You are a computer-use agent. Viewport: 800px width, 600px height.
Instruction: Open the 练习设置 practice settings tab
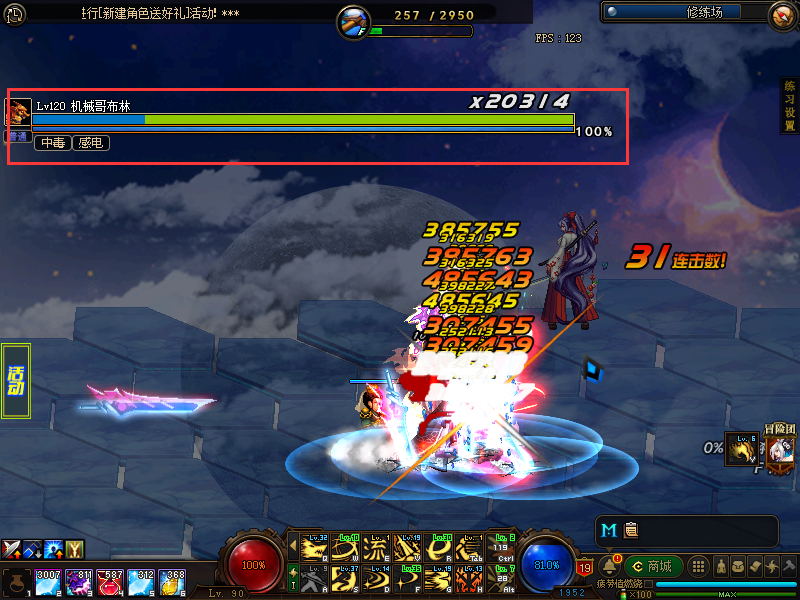point(789,107)
